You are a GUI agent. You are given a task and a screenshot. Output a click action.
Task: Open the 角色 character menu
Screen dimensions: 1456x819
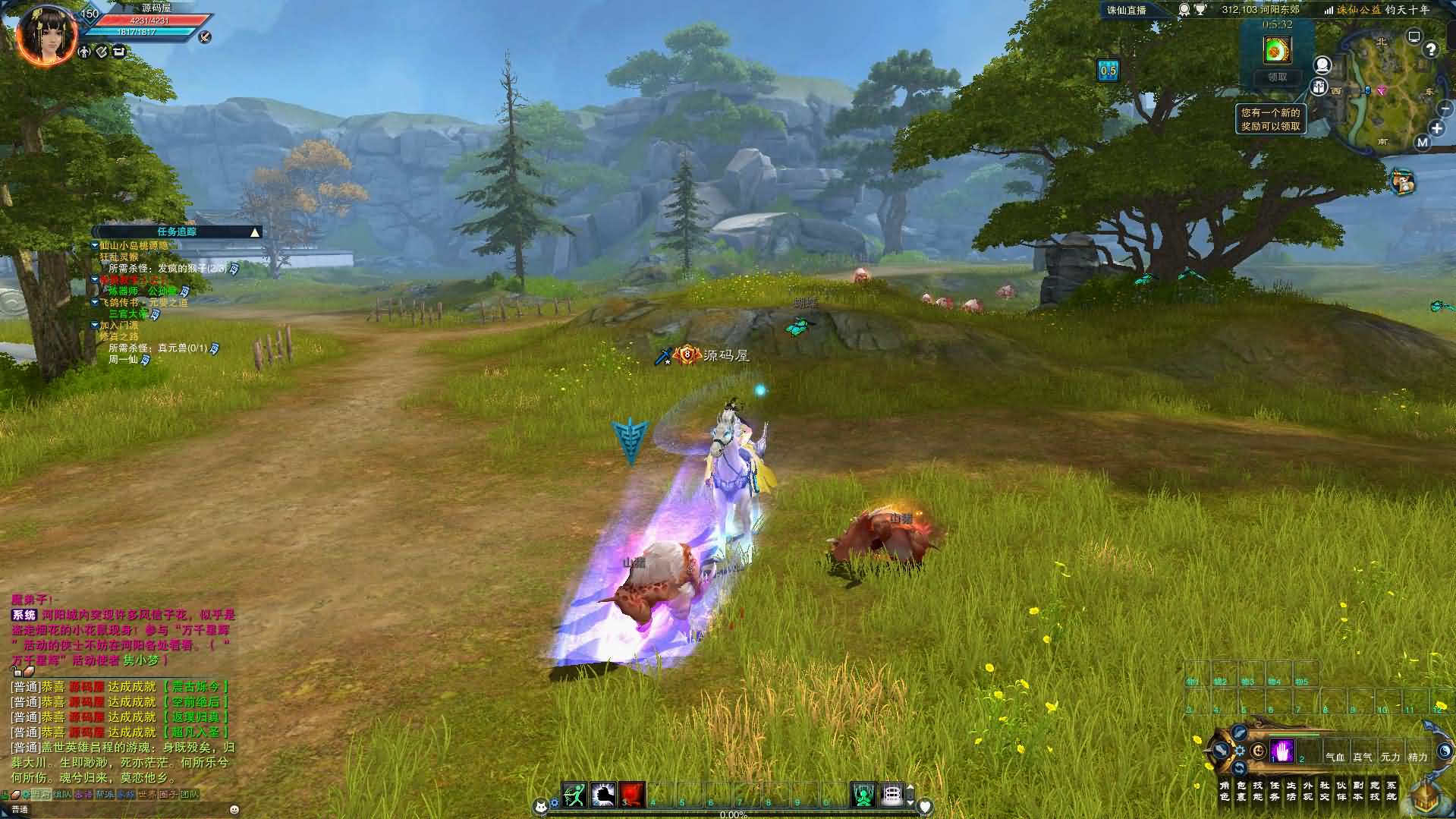[x=1224, y=791]
